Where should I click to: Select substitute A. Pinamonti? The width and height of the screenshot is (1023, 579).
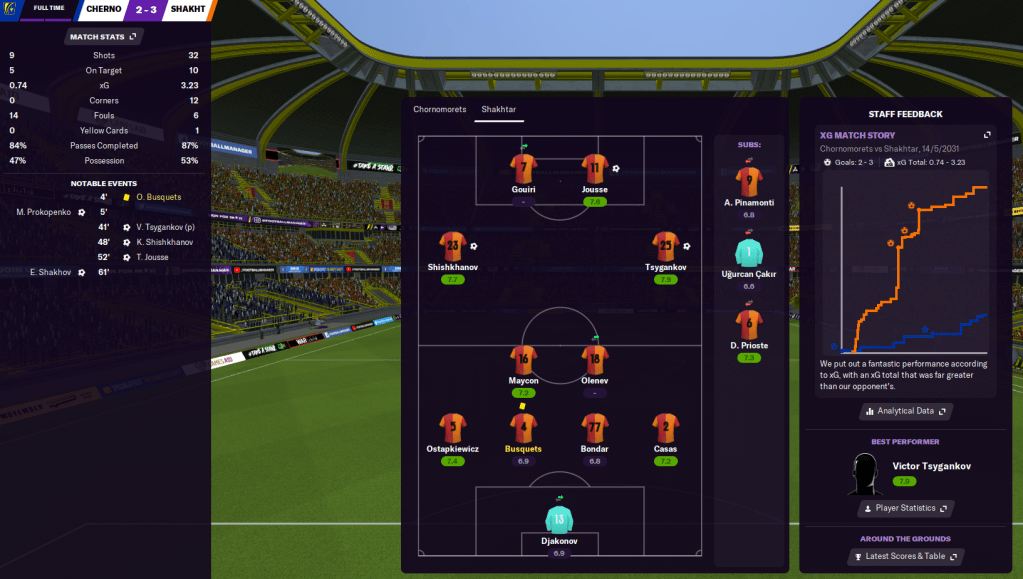[751, 181]
